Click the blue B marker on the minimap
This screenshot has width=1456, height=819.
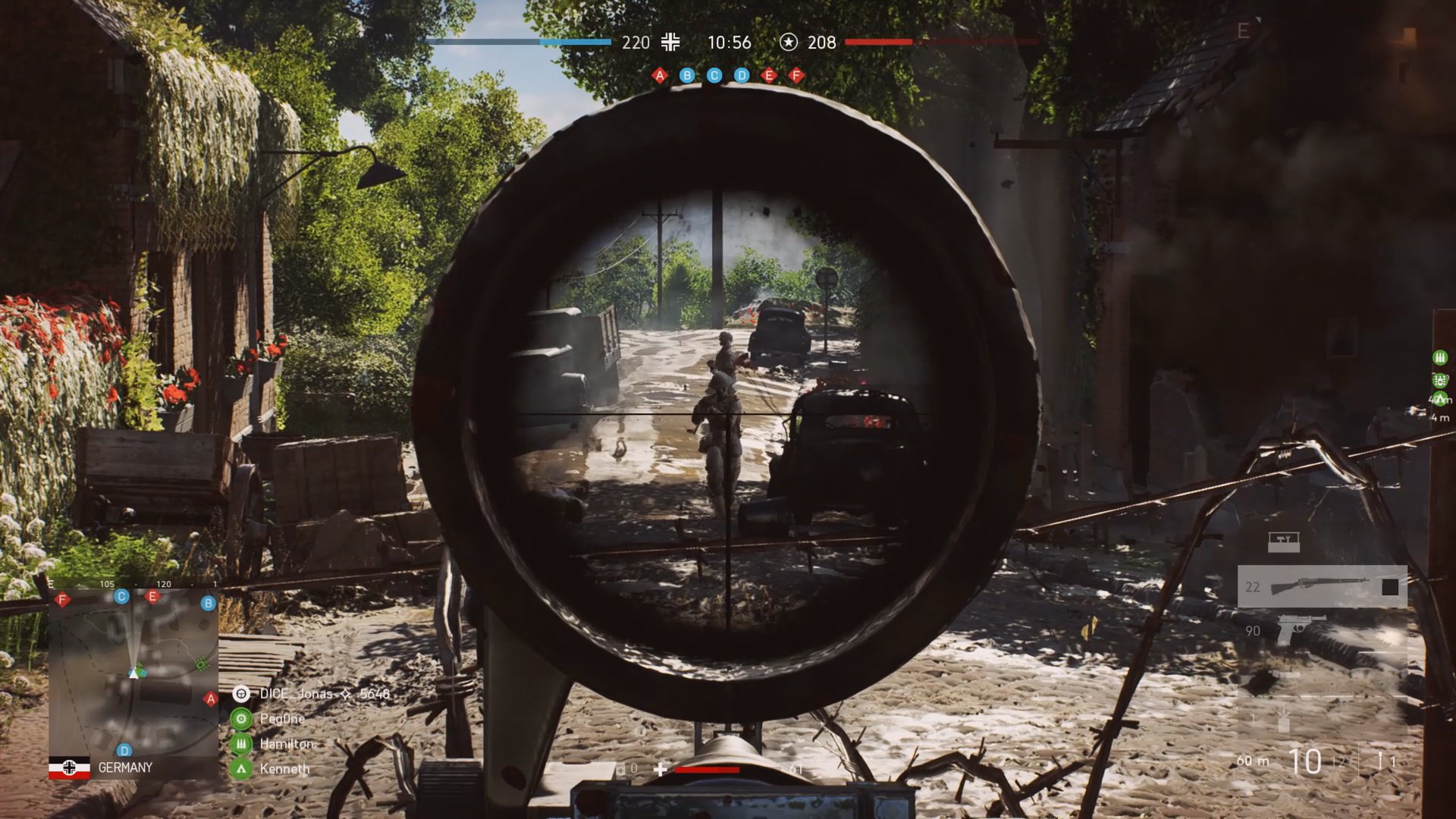coord(208,604)
